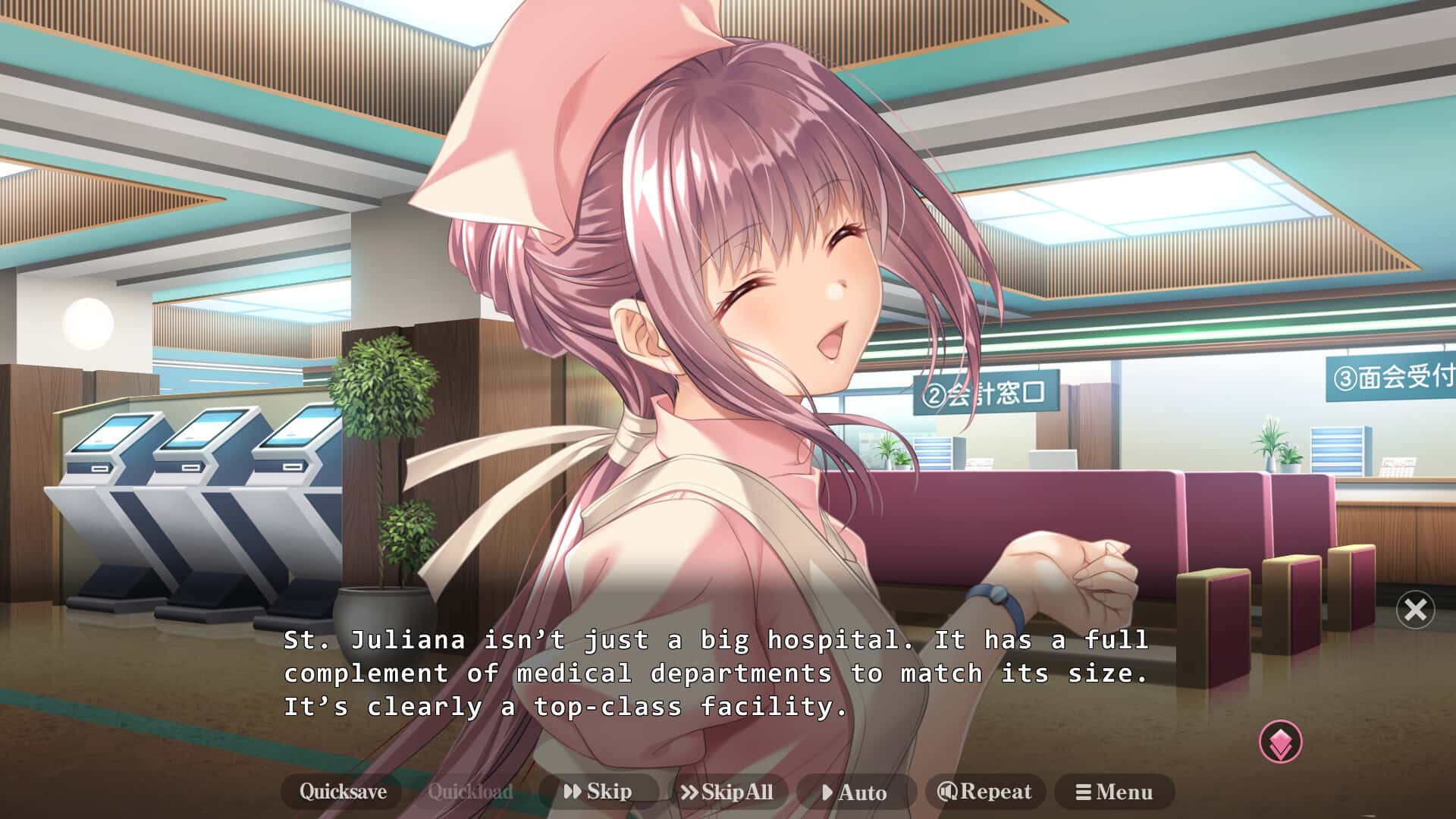This screenshot has width=1456, height=819.
Task: Dismiss the interface via the close button
Action: pos(1415,610)
